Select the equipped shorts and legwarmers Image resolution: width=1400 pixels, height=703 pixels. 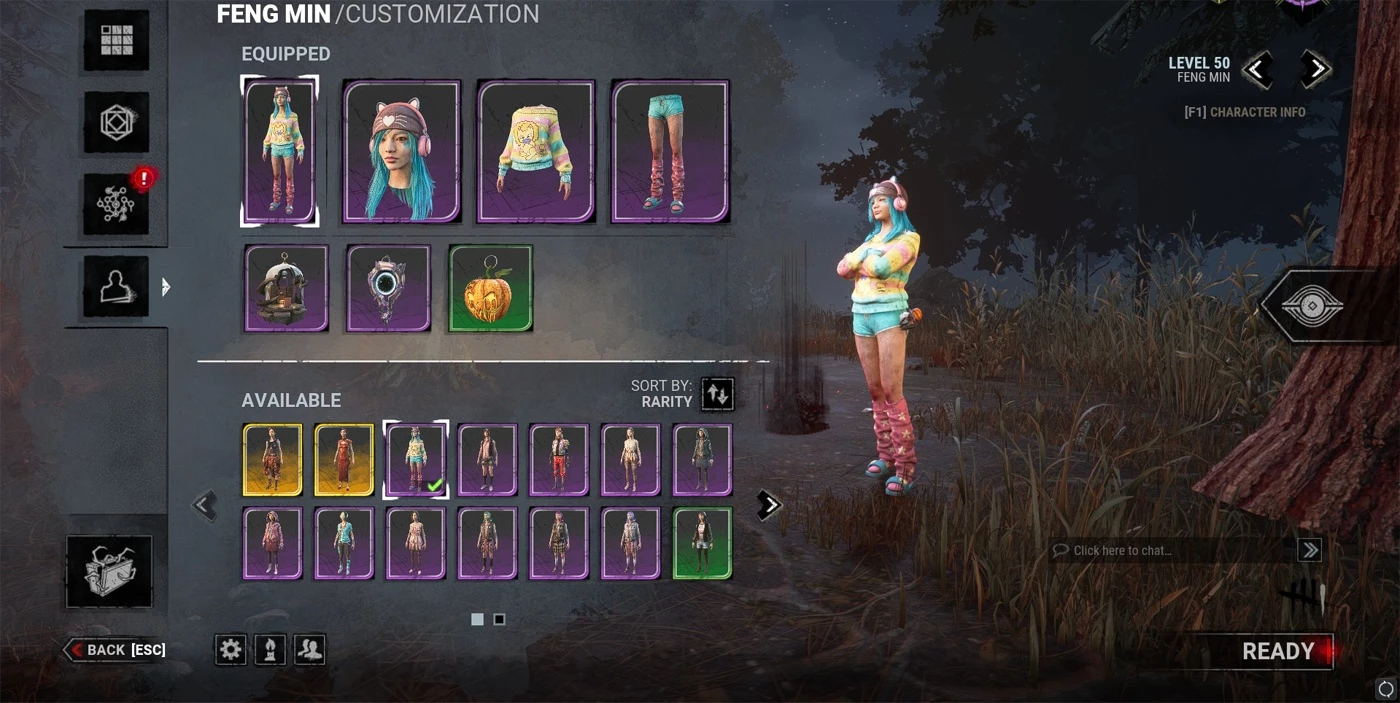coord(670,151)
